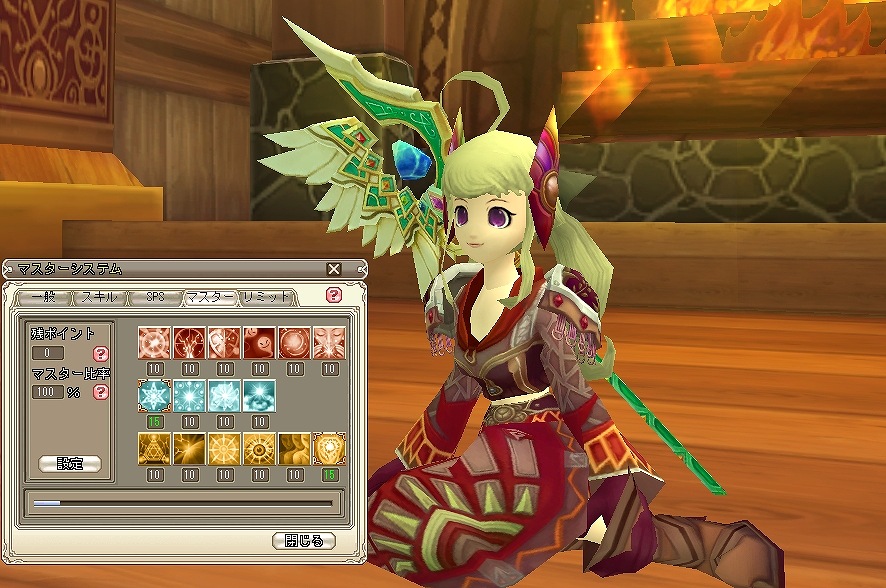Select the golden eye circle skill
Viewport: 886px width, 588px height.
pyautogui.click(x=258, y=449)
